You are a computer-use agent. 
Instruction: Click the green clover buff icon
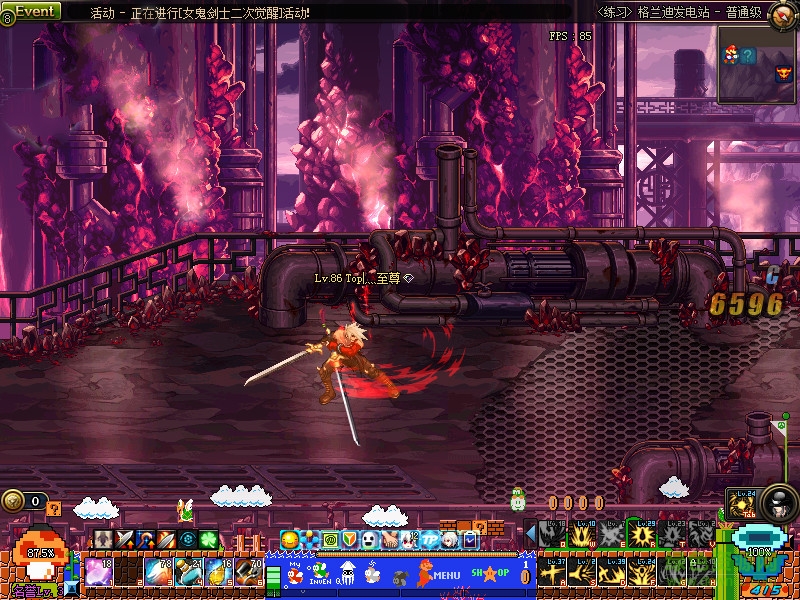click(x=208, y=539)
